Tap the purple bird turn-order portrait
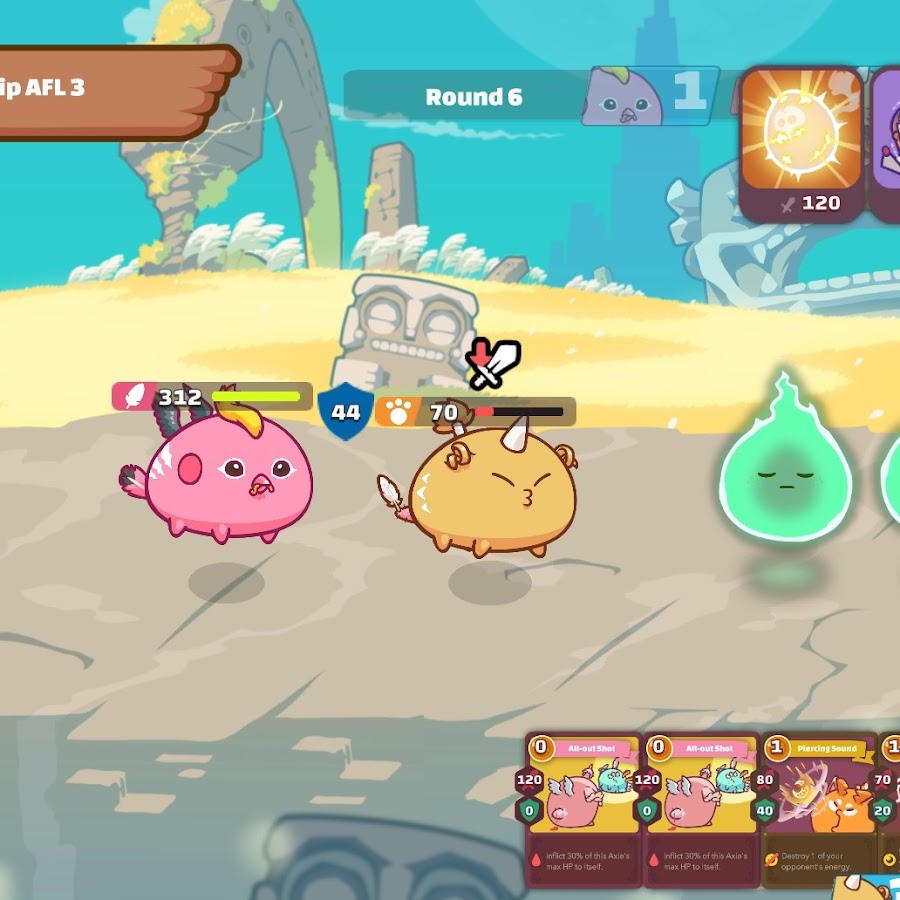 623,98
